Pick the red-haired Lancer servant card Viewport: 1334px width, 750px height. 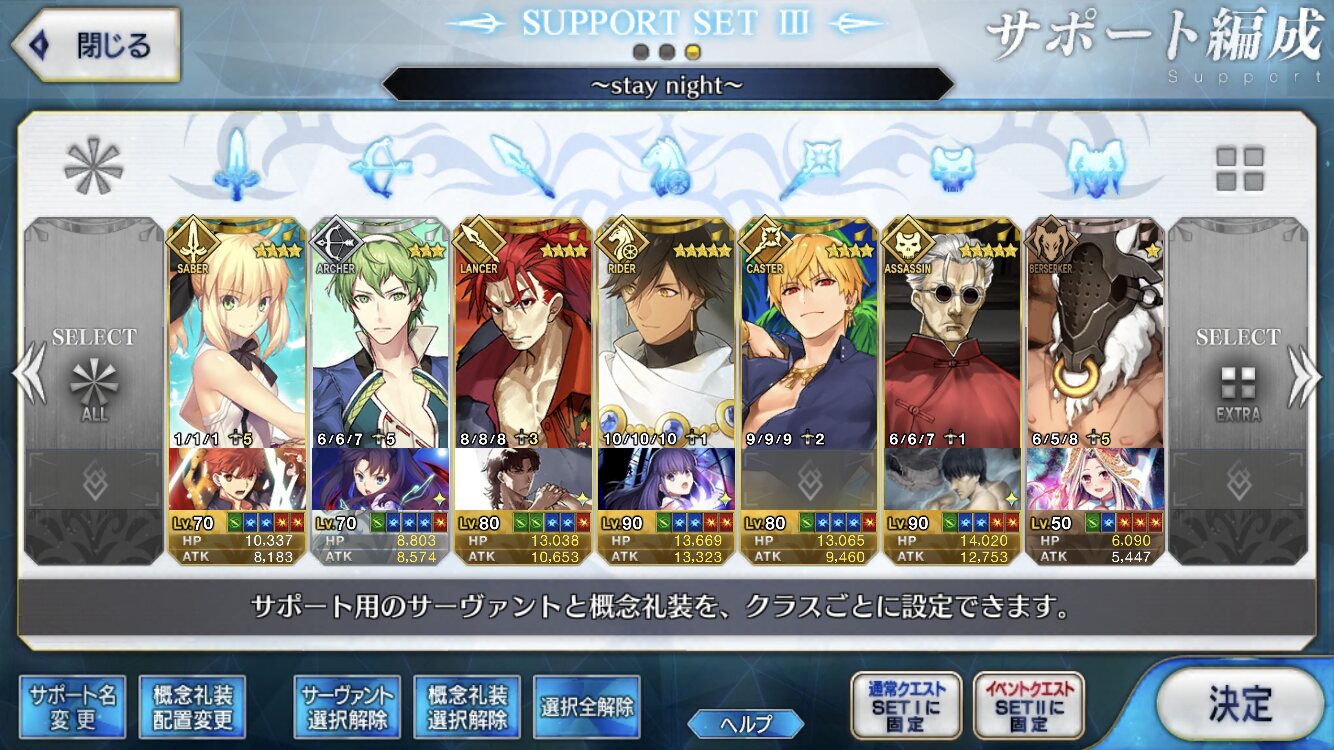point(523,335)
